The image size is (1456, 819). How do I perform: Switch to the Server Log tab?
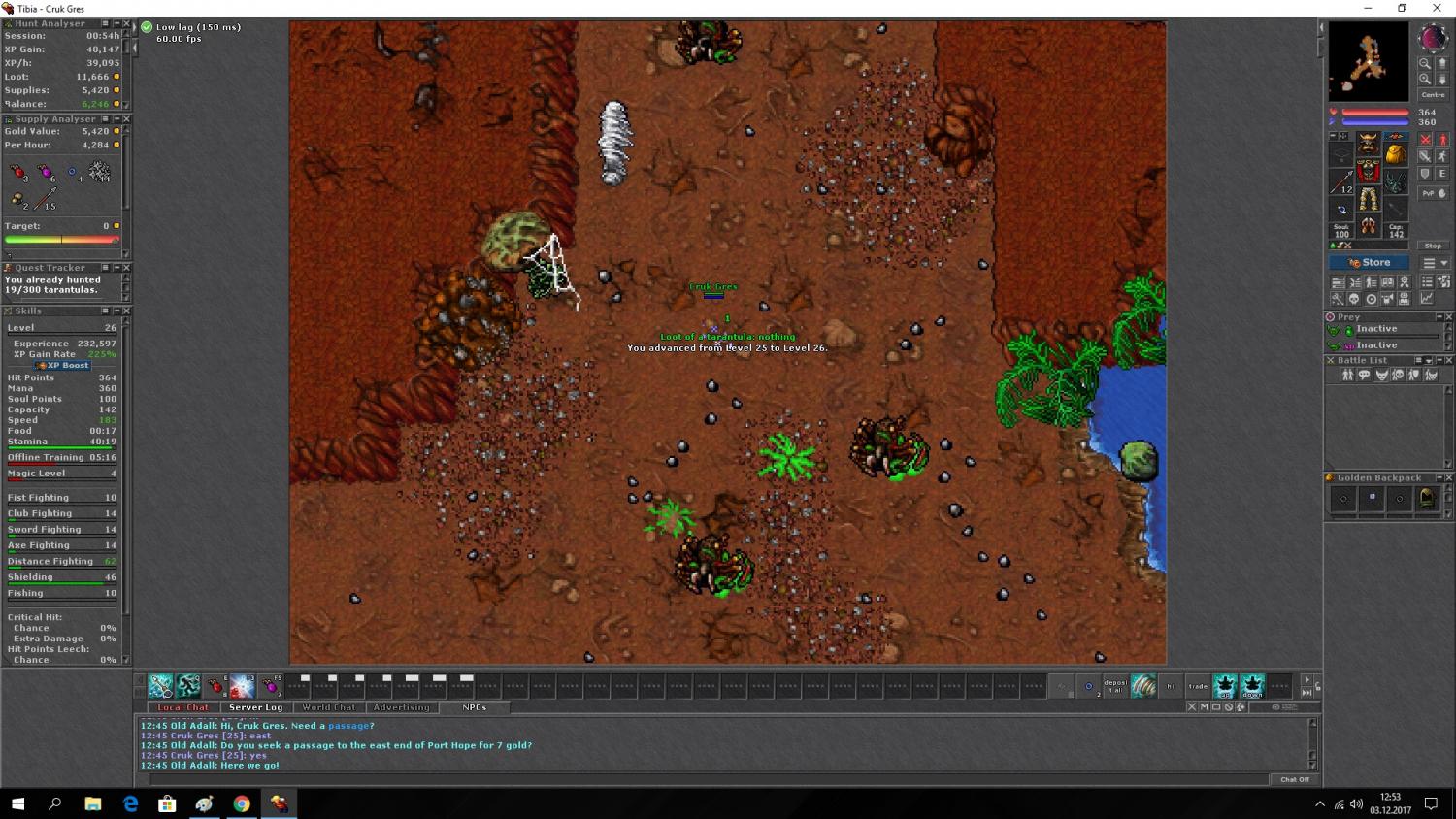coord(255,707)
